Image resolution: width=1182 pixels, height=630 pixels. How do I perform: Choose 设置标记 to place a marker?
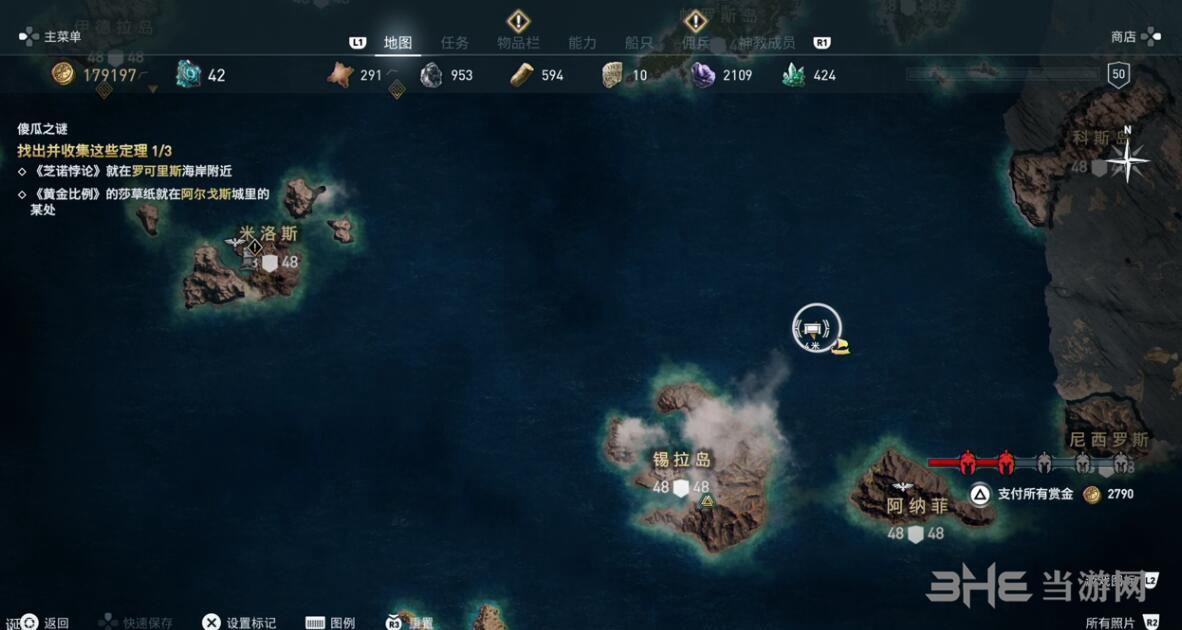pyautogui.click(x=250, y=622)
